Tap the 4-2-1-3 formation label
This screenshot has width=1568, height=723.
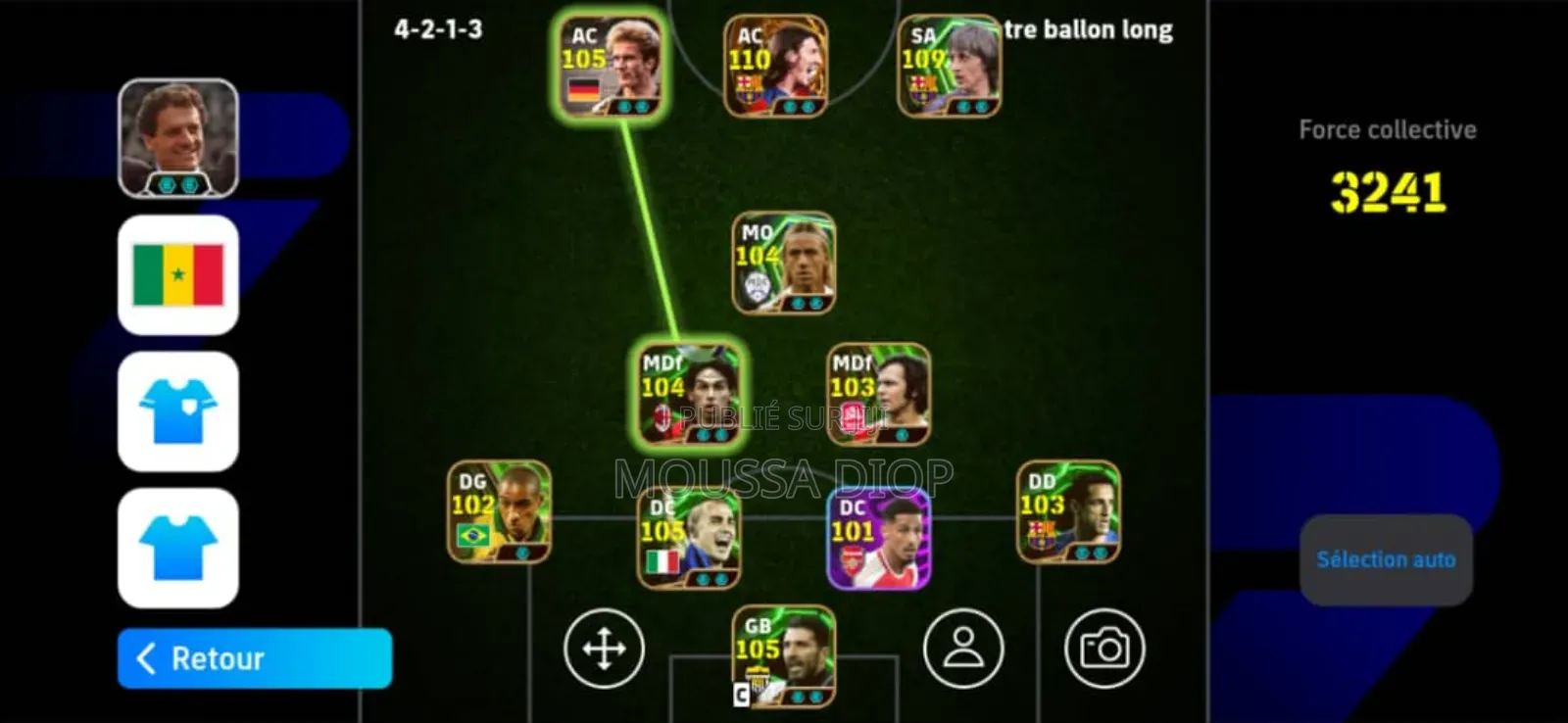(x=441, y=29)
